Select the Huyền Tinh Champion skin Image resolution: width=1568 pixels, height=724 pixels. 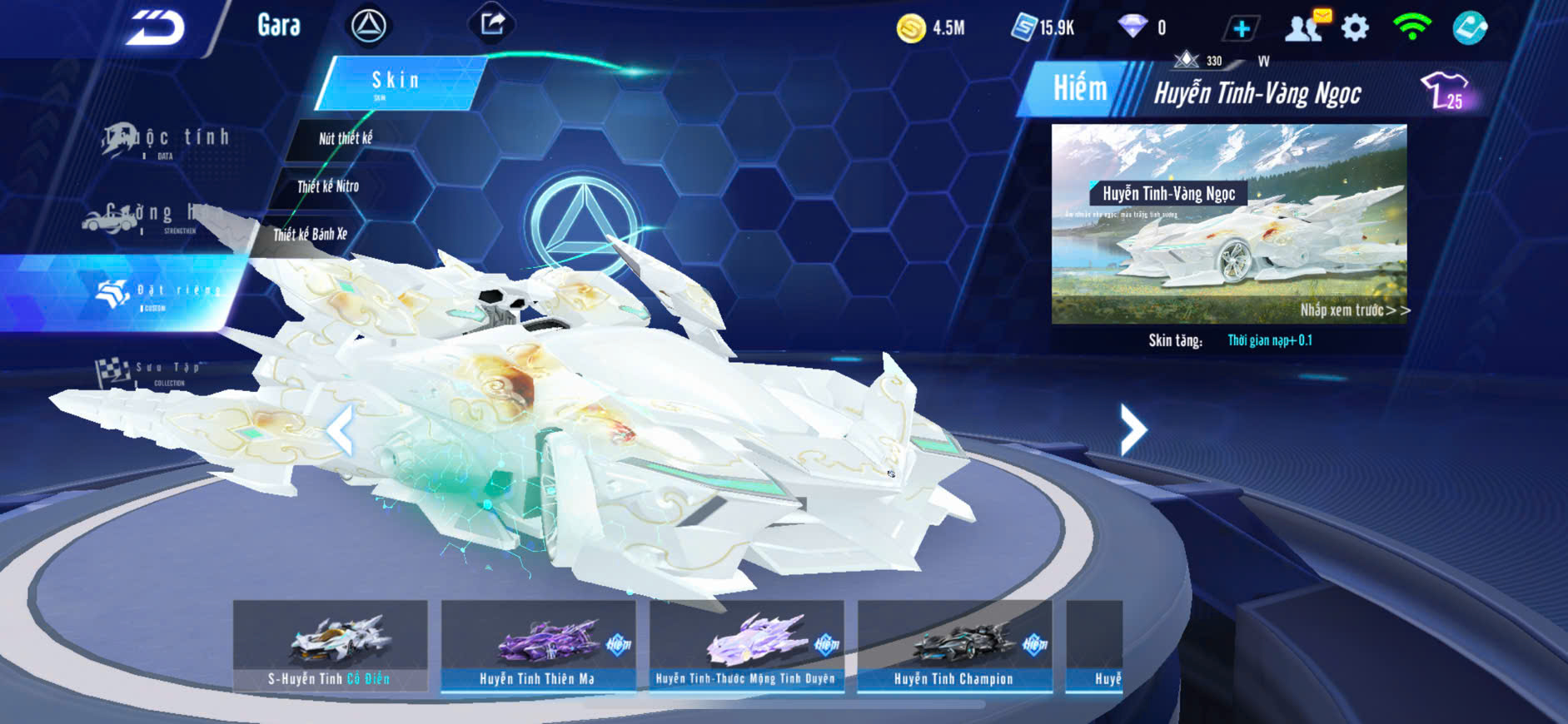pyautogui.click(x=954, y=646)
